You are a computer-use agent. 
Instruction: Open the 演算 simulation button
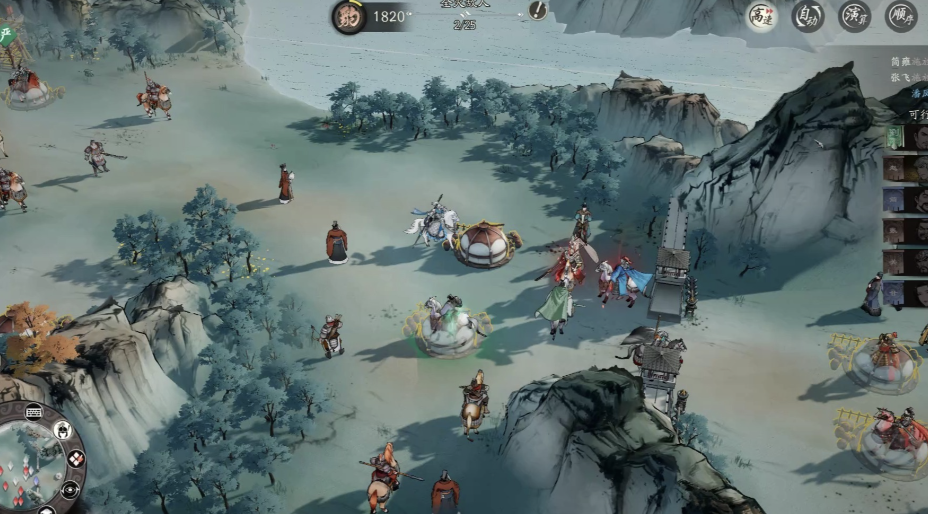[854, 16]
